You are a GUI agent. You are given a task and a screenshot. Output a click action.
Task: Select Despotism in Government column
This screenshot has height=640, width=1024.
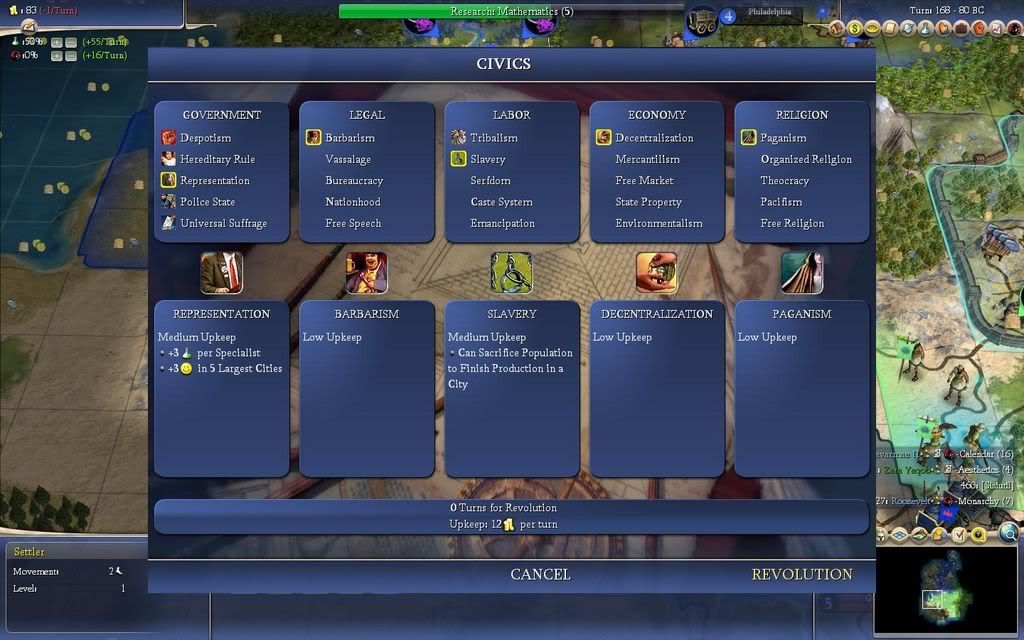205,138
